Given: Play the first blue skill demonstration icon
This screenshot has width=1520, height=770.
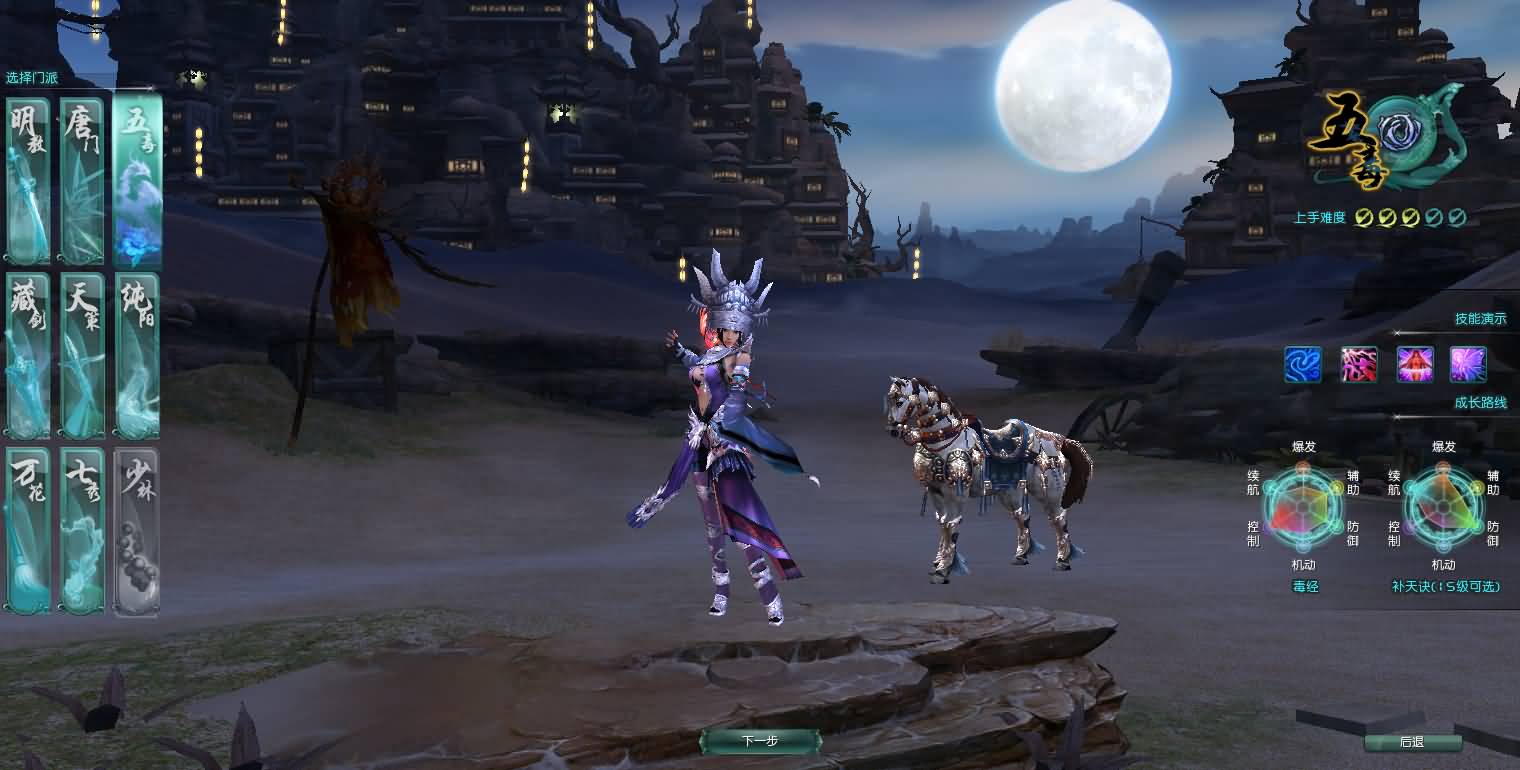Looking at the screenshot, I should click(x=1304, y=364).
